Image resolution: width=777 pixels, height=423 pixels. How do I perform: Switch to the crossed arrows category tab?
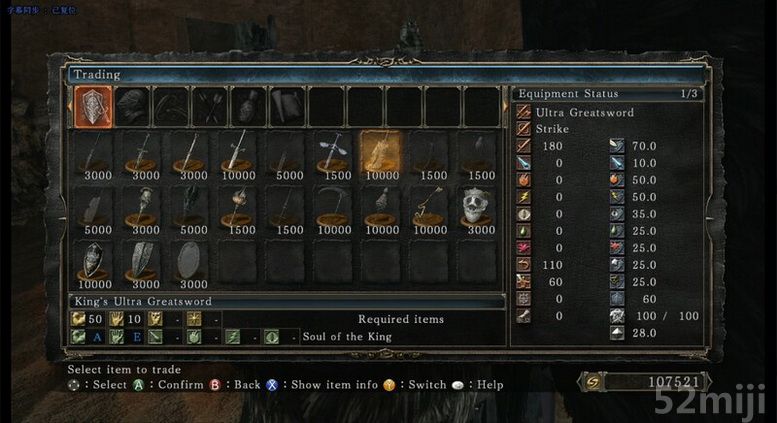[x=209, y=106]
